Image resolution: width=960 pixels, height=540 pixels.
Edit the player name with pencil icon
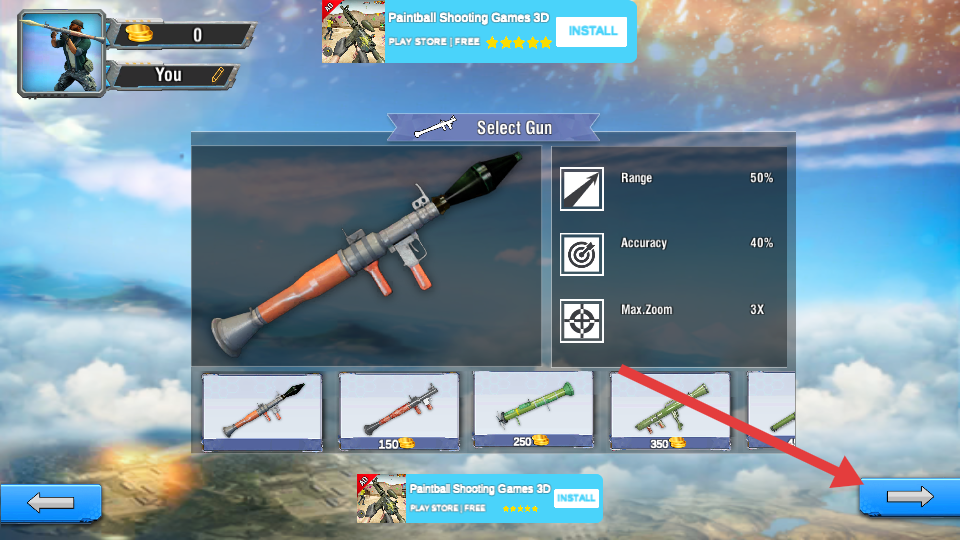[x=218, y=75]
